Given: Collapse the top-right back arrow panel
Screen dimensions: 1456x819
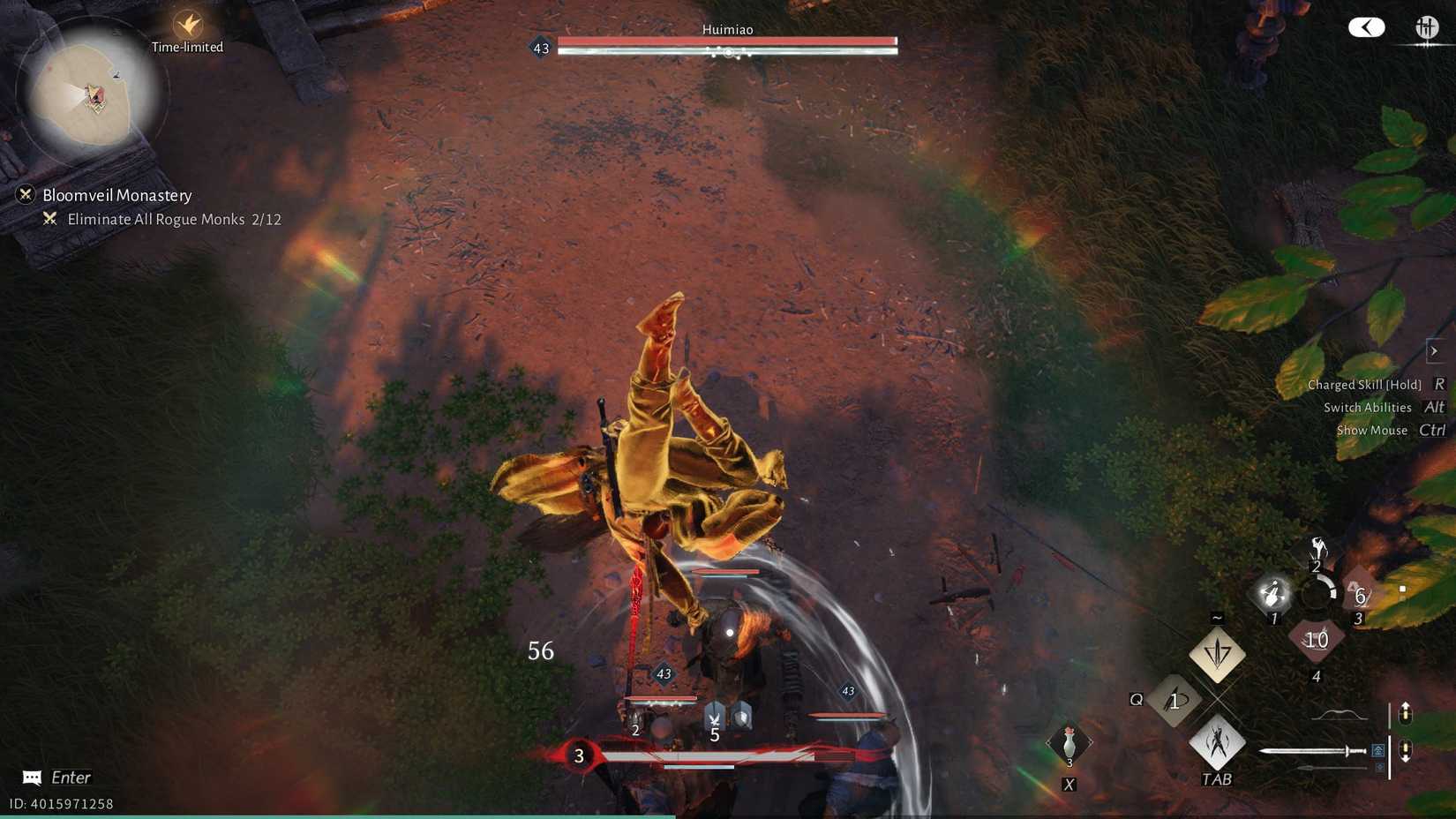Looking at the screenshot, I should 1366,27.
